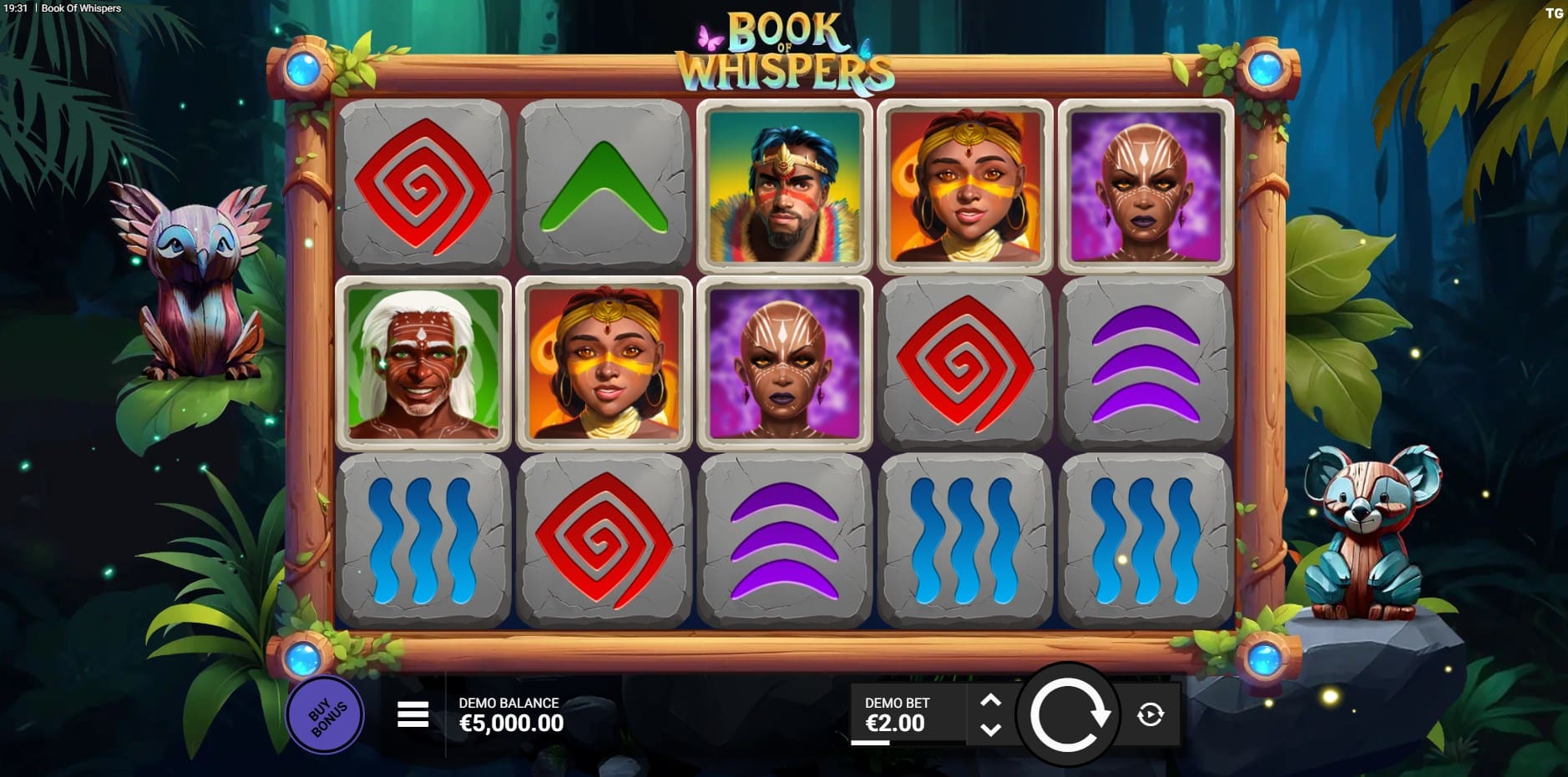This screenshot has width=1568, height=777.
Task: Open the autoplay options
Action: pyautogui.click(x=1150, y=714)
